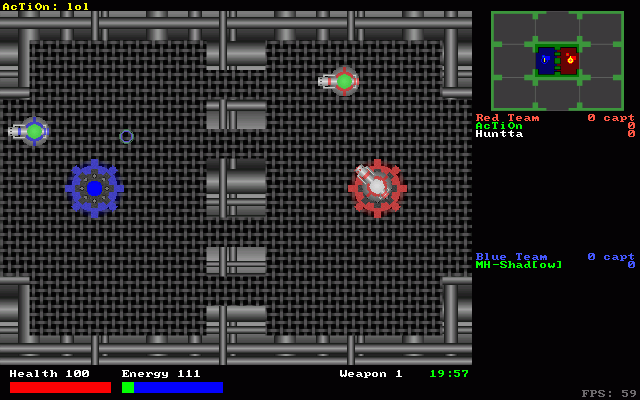Click the arena minimap
The width and height of the screenshot is (640, 400).
[x=557, y=60]
